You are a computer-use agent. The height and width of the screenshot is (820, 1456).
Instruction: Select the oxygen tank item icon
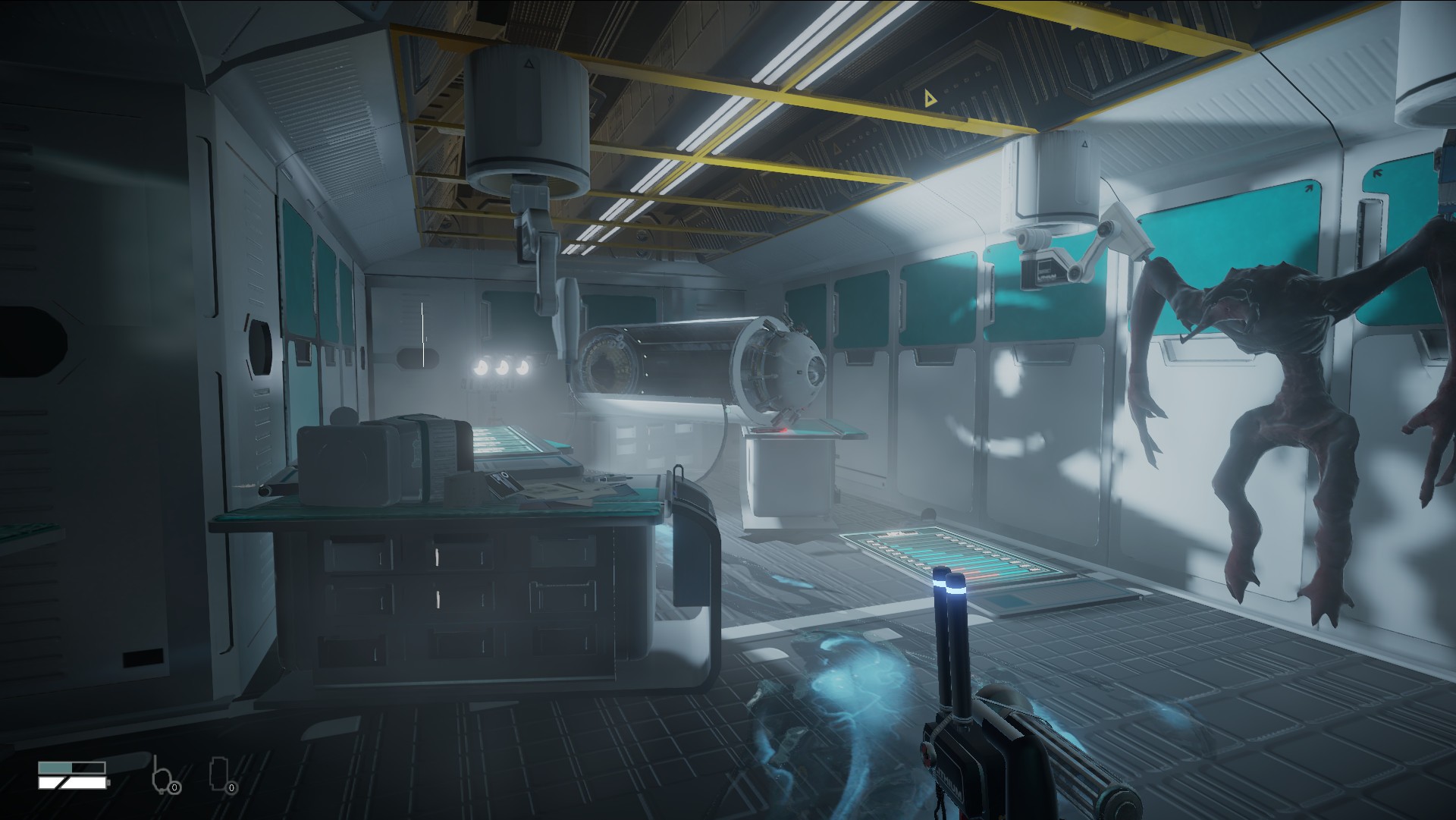162,774
